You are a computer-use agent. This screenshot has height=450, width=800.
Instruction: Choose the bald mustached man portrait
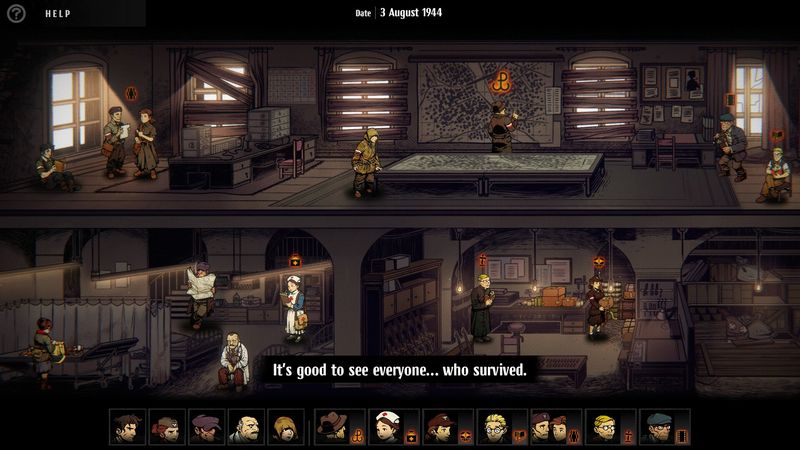[245, 427]
